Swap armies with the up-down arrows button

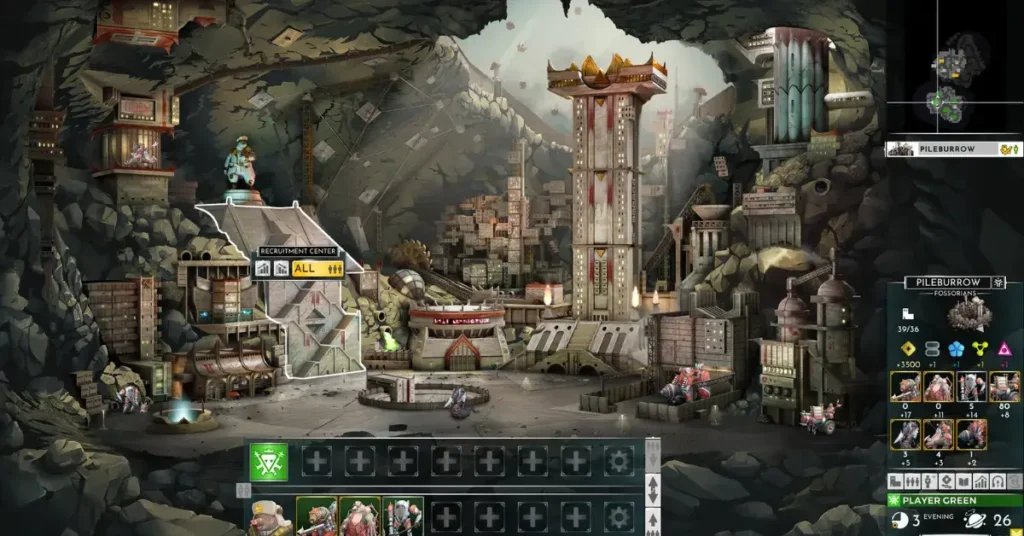tap(653, 490)
